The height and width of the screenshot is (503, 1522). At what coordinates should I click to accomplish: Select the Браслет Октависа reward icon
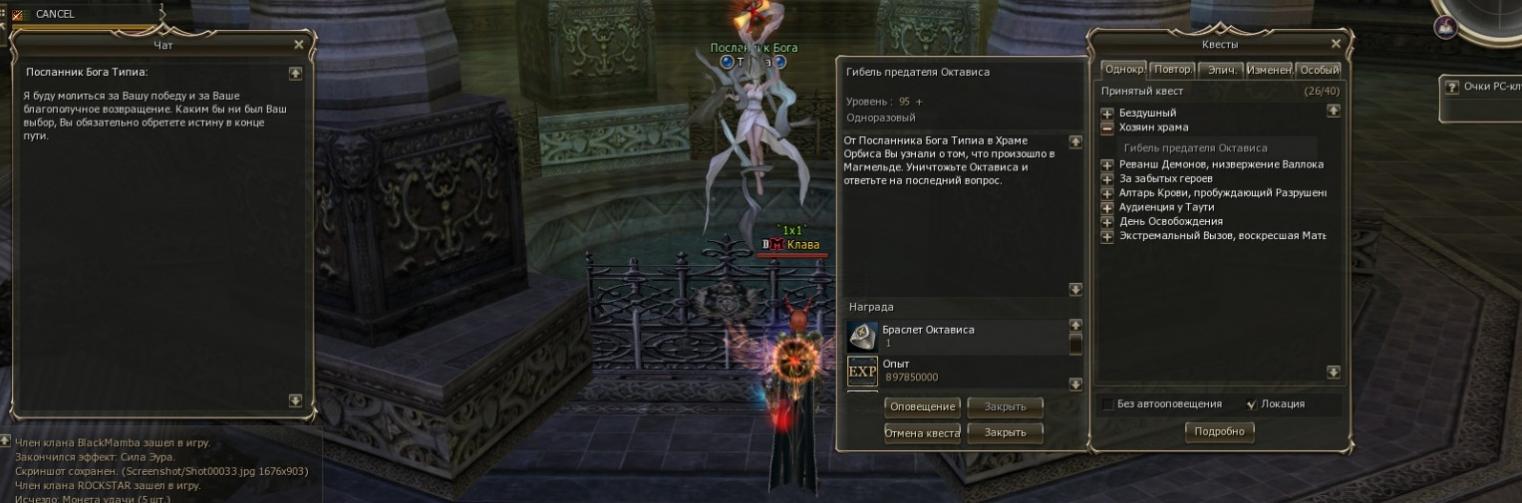coord(862,336)
